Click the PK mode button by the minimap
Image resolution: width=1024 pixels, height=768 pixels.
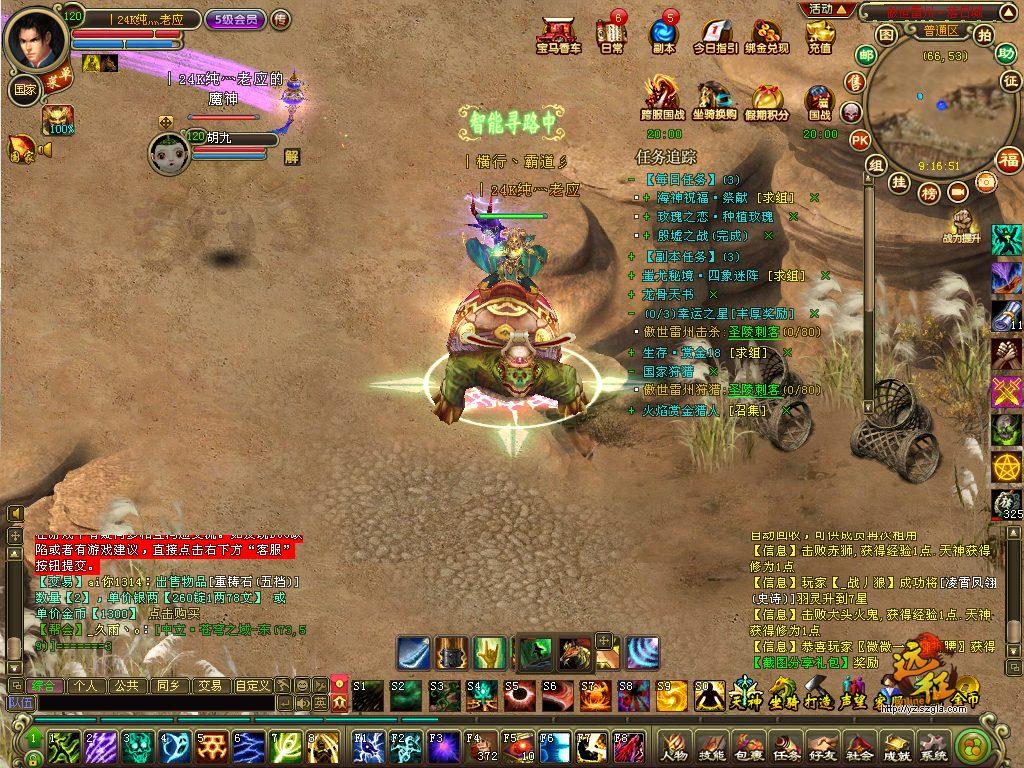point(860,140)
